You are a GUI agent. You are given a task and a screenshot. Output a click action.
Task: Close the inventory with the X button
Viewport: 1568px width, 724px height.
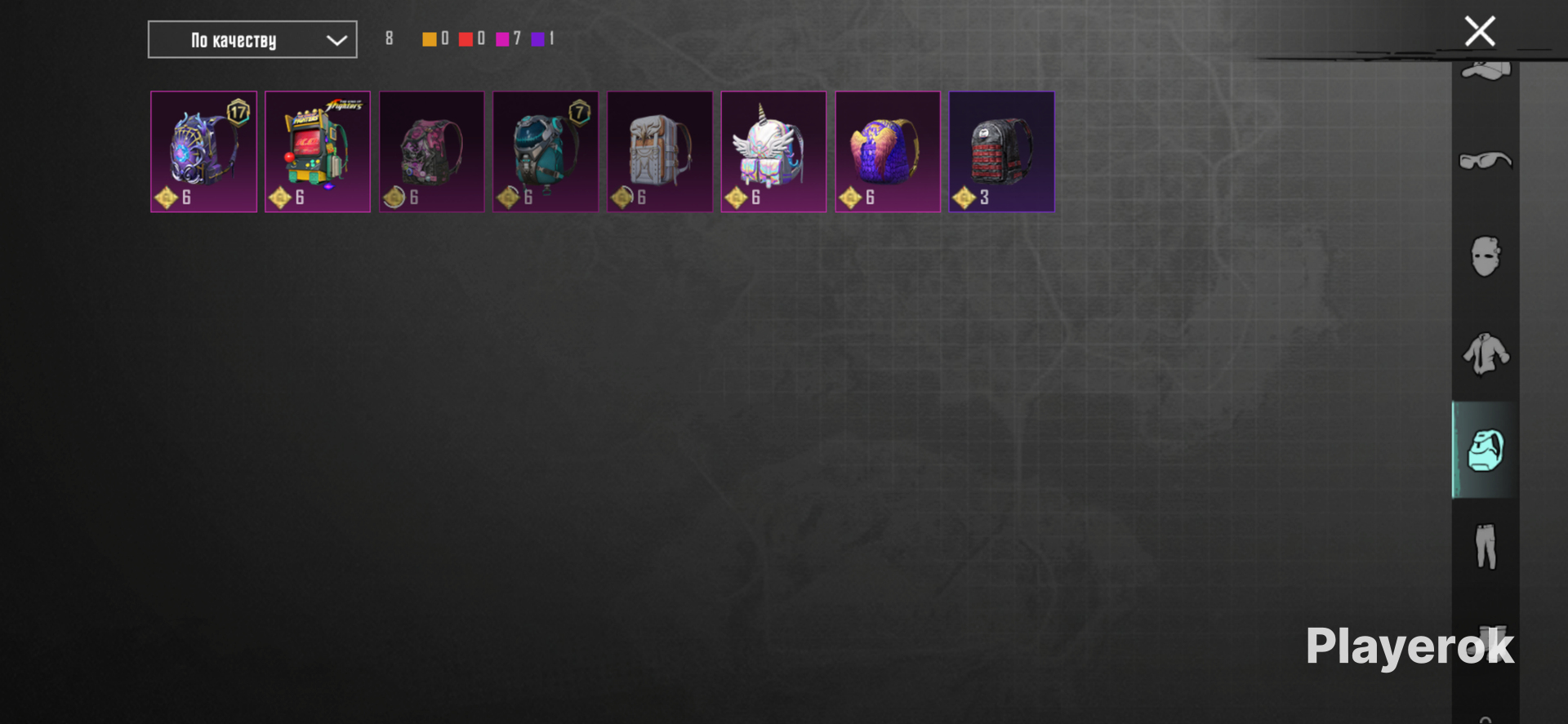pyautogui.click(x=1479, y=32)
